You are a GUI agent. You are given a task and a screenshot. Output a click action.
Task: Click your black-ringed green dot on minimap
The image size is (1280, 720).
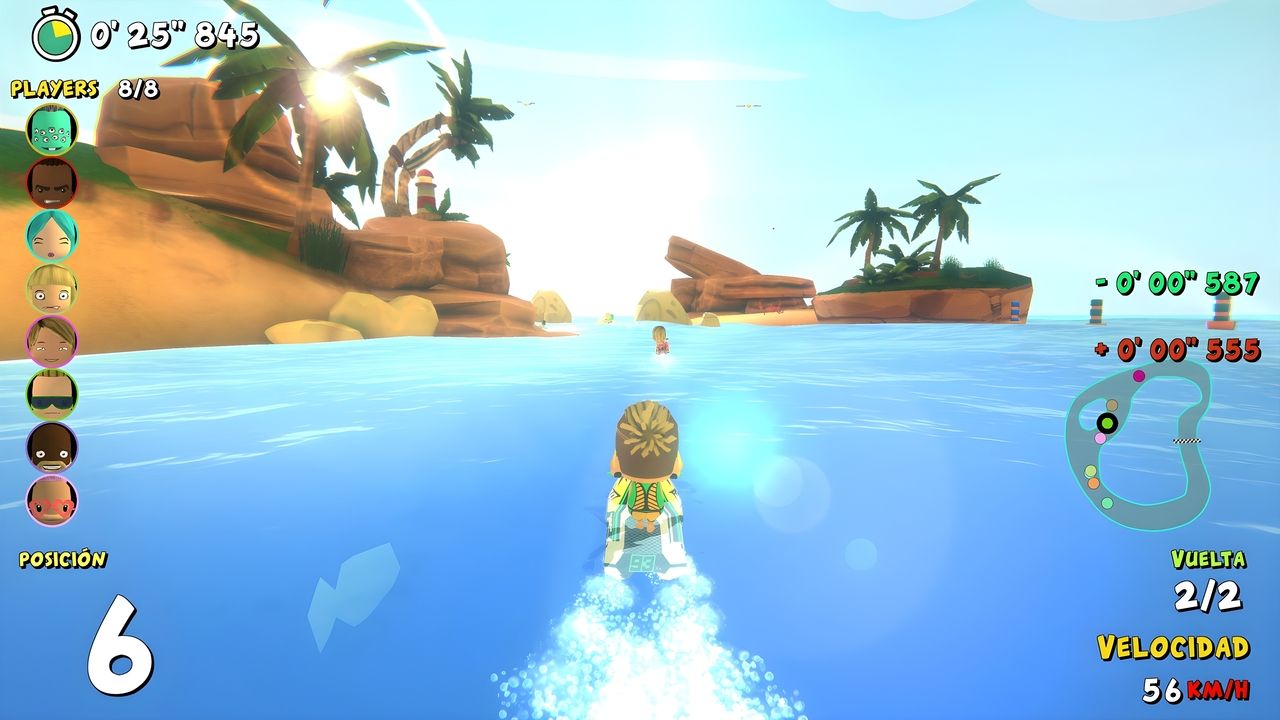pyautogui.click(x=1107, y=422)
